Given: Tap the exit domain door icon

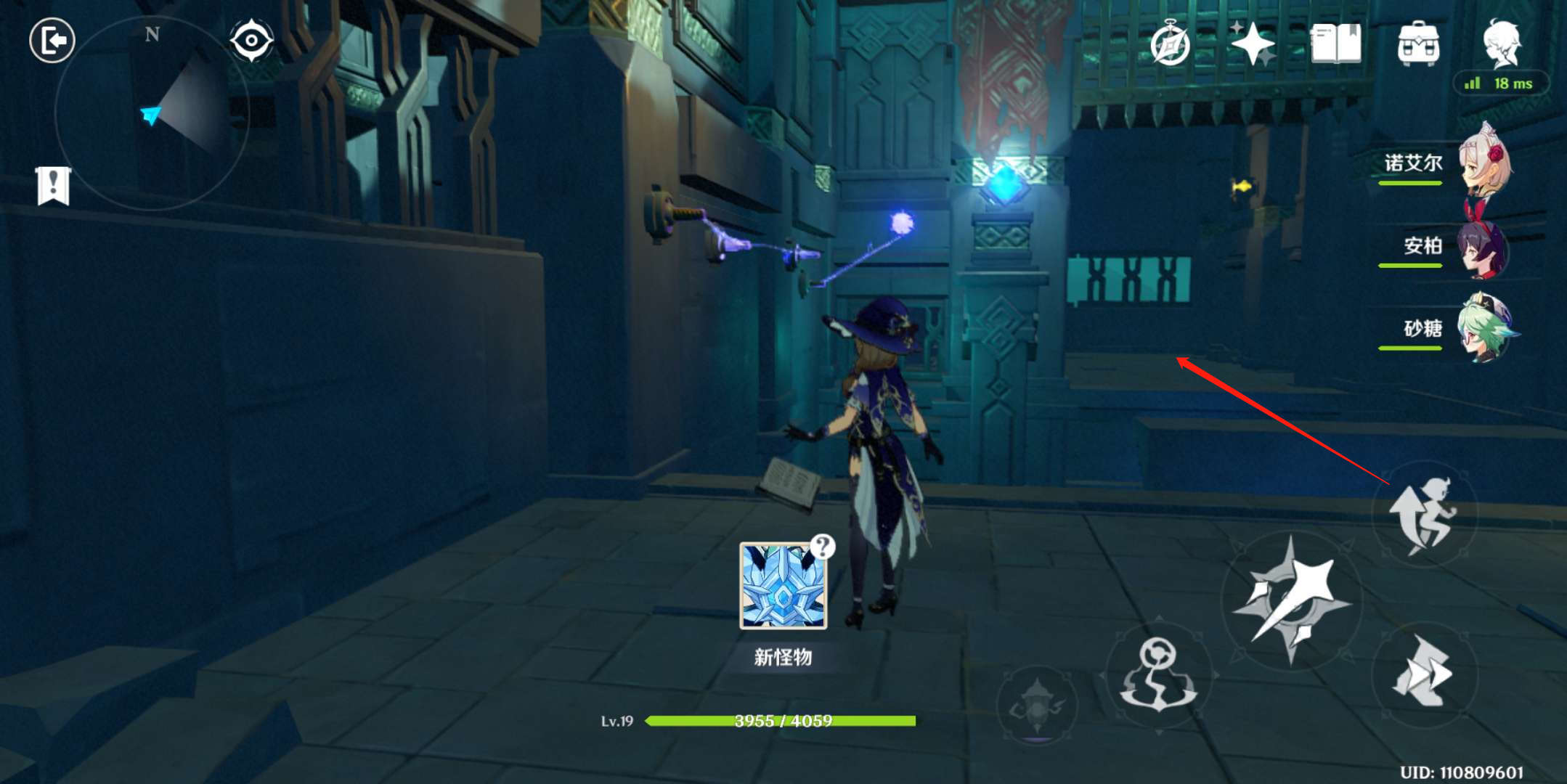Looking at the screenshot, I should (x=52, y=41).
